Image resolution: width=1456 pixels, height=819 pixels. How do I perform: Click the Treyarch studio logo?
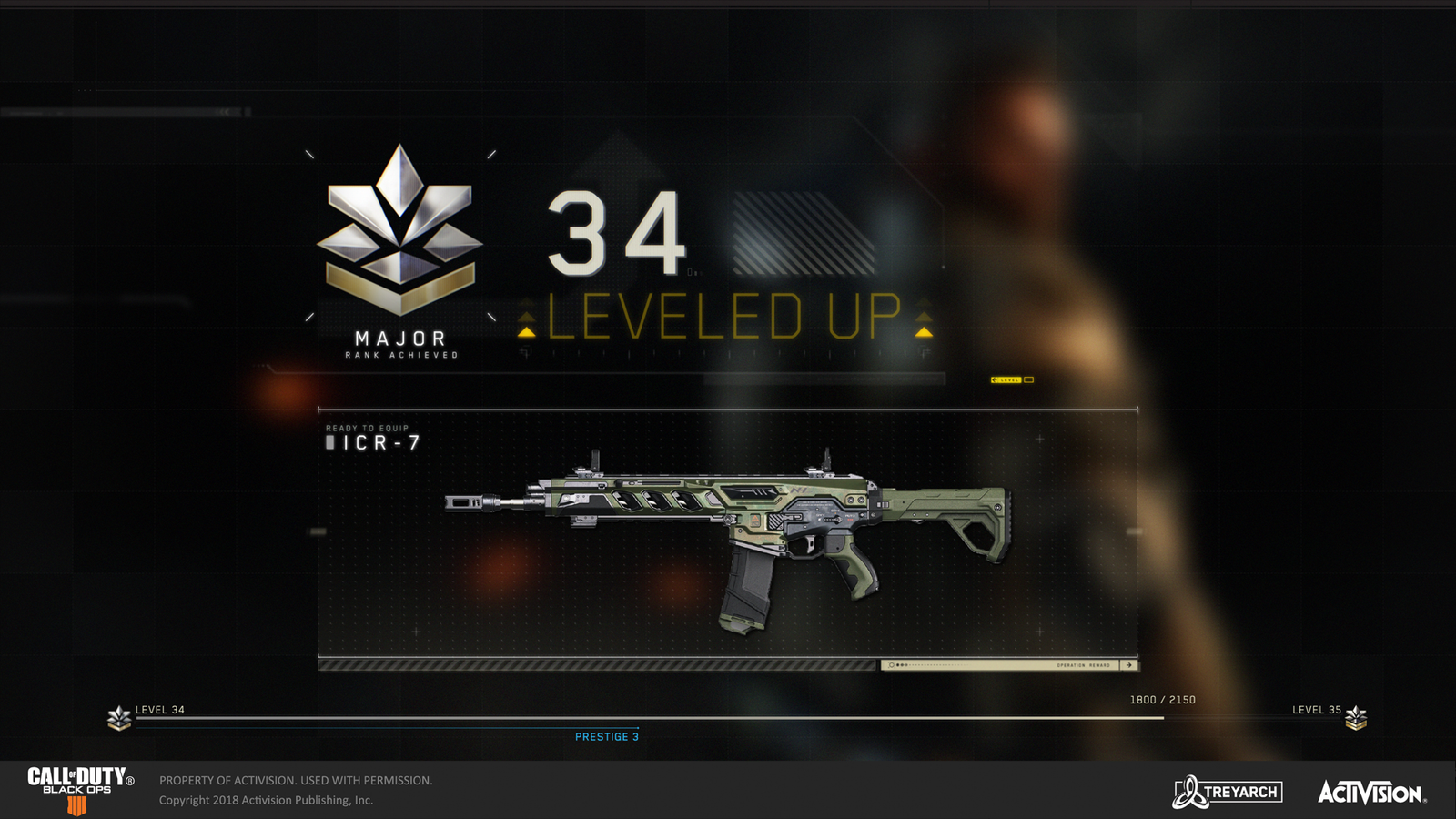pos(1228,793)
